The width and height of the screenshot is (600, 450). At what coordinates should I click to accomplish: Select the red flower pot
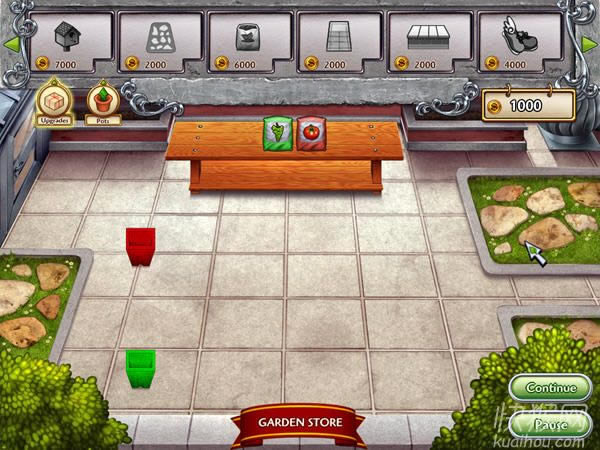[140, 246]
